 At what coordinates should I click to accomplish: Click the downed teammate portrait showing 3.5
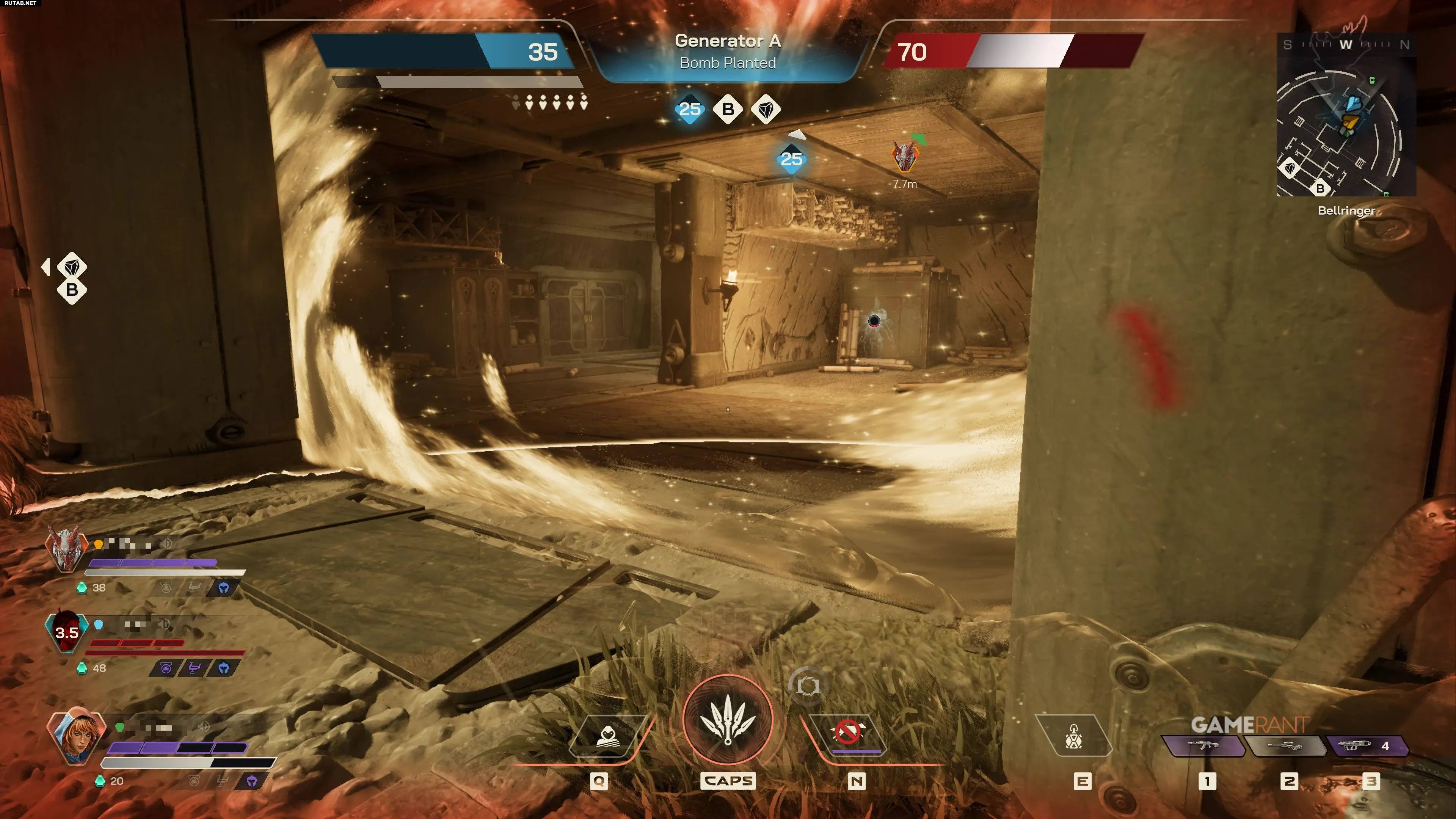click(67, 631)
